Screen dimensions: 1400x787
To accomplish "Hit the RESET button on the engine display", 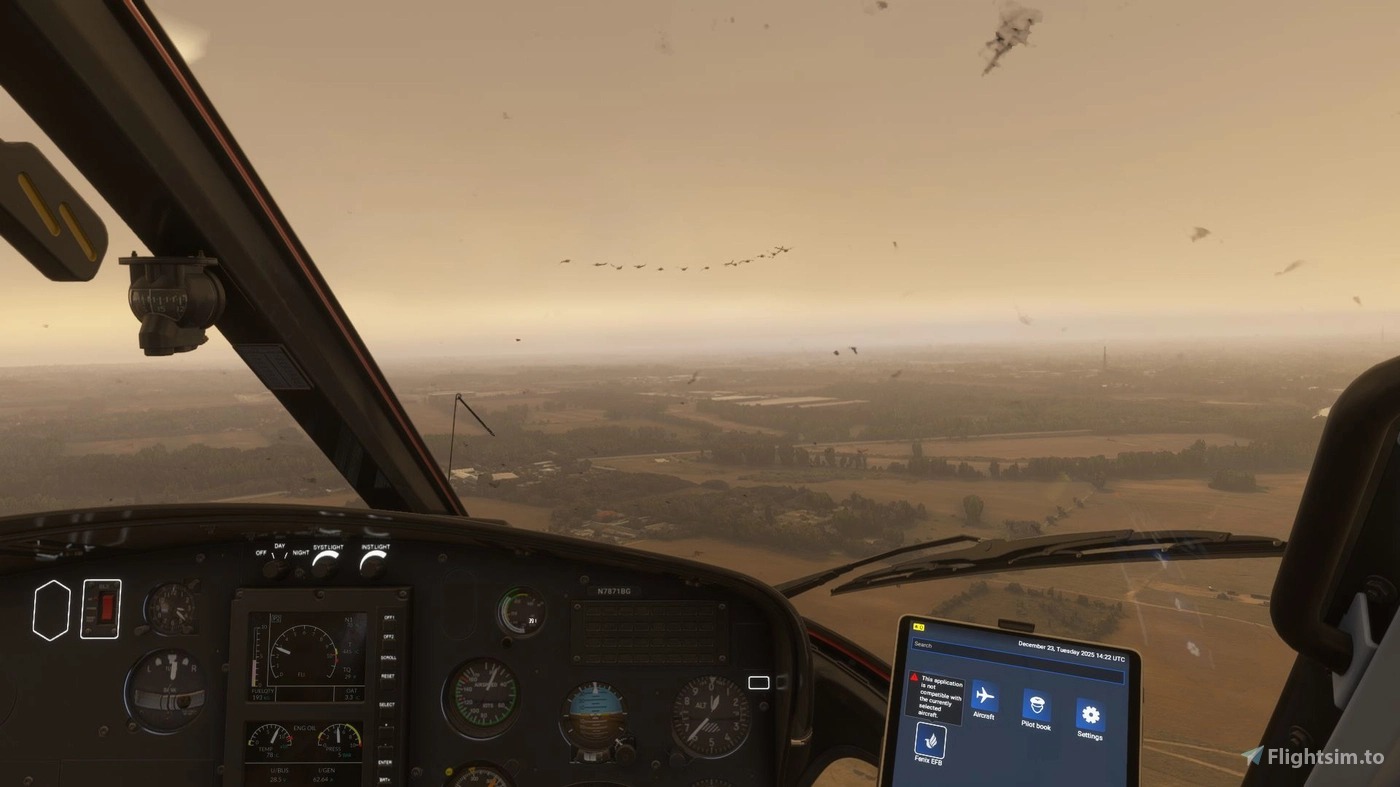I will (x=387, y=677).
